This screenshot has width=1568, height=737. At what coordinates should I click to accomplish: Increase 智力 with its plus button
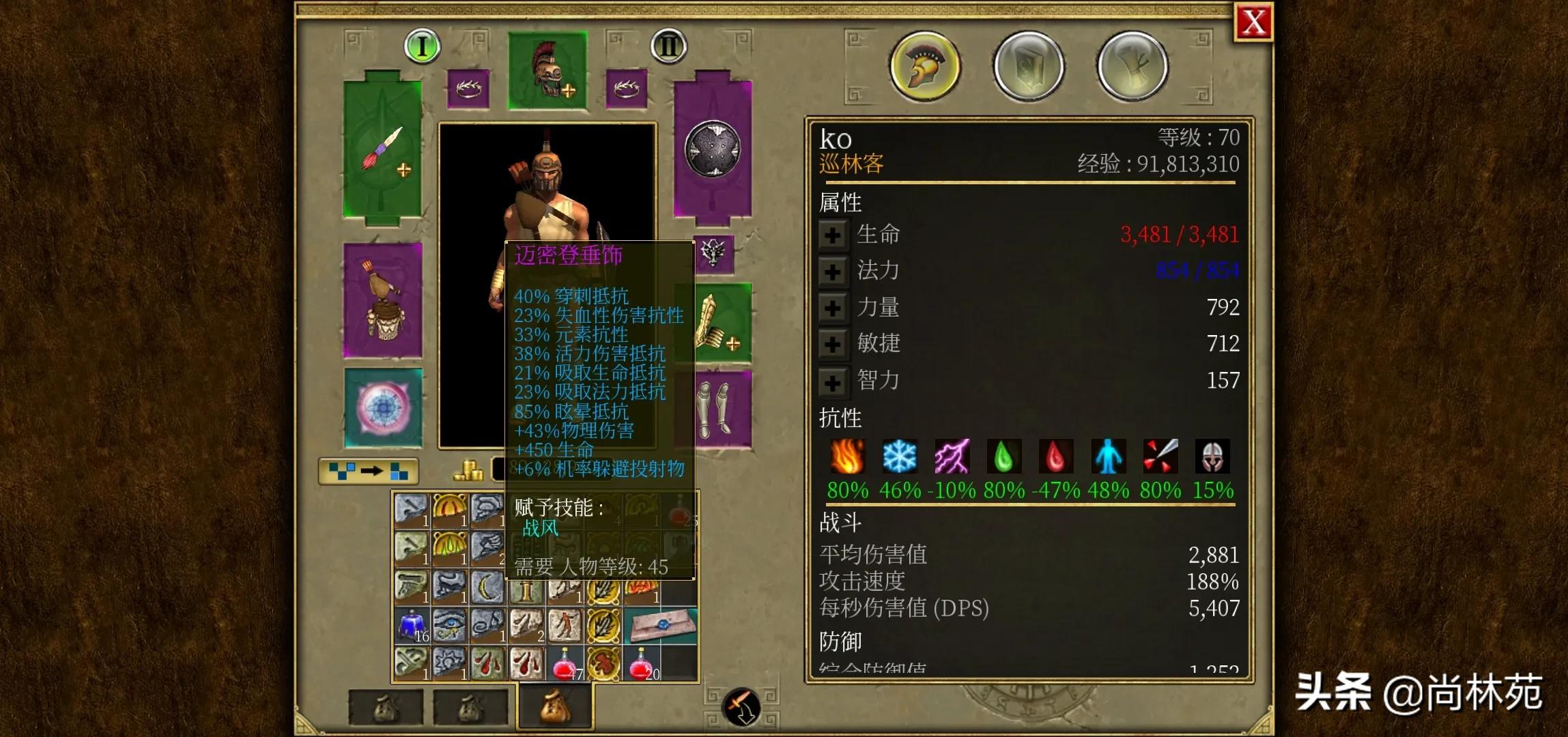833,382
